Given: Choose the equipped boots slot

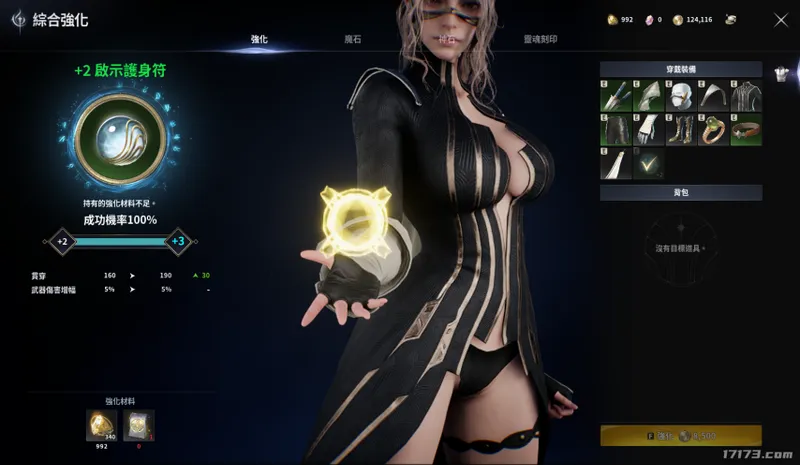Looking at the screenshot, I should [x=681, y=130].
